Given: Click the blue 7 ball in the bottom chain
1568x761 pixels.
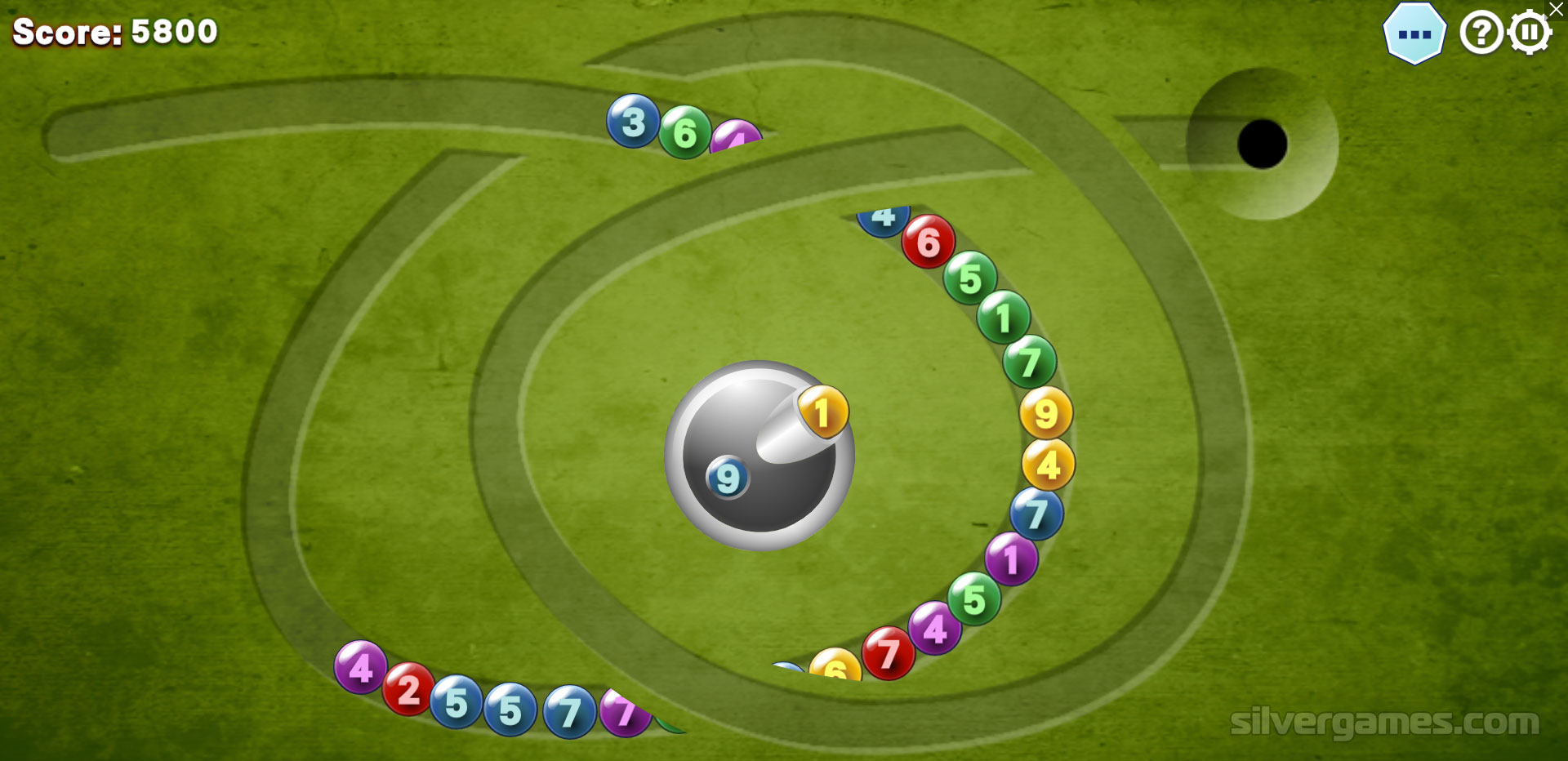Looking at the screenshot, I should tap(569, 711).
